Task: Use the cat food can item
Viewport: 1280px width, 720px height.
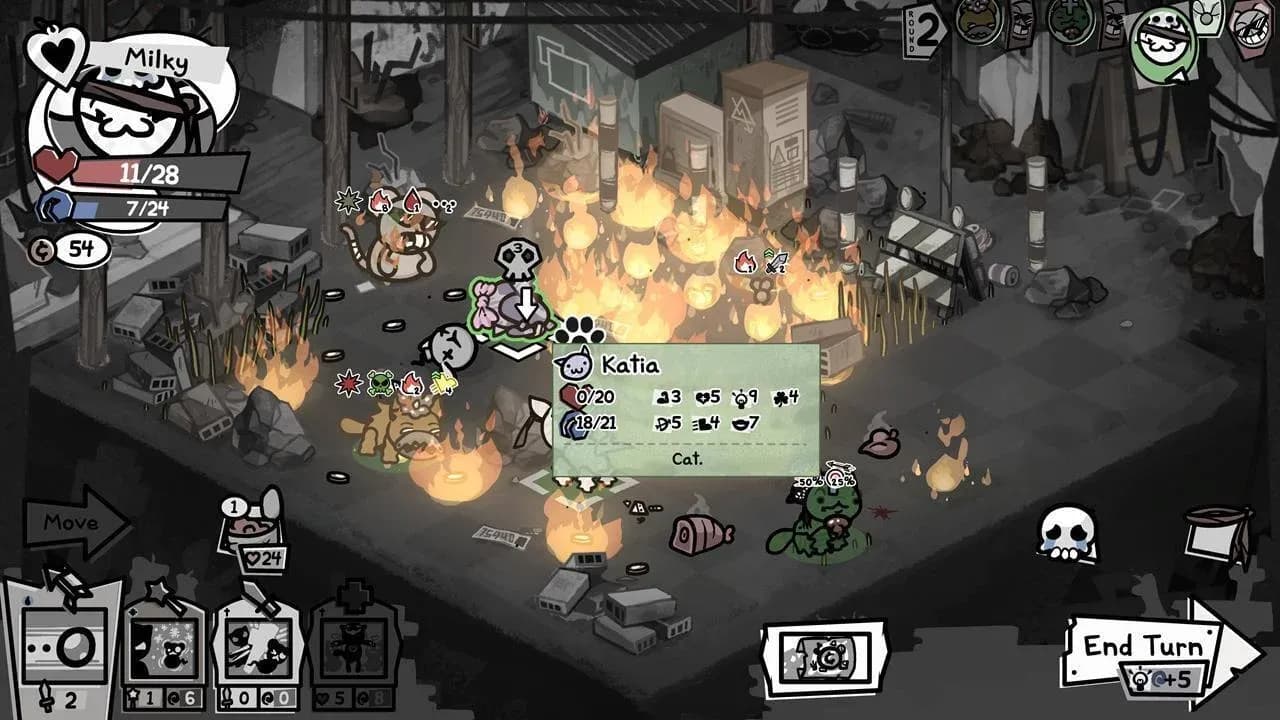Action: pos(251,532)
